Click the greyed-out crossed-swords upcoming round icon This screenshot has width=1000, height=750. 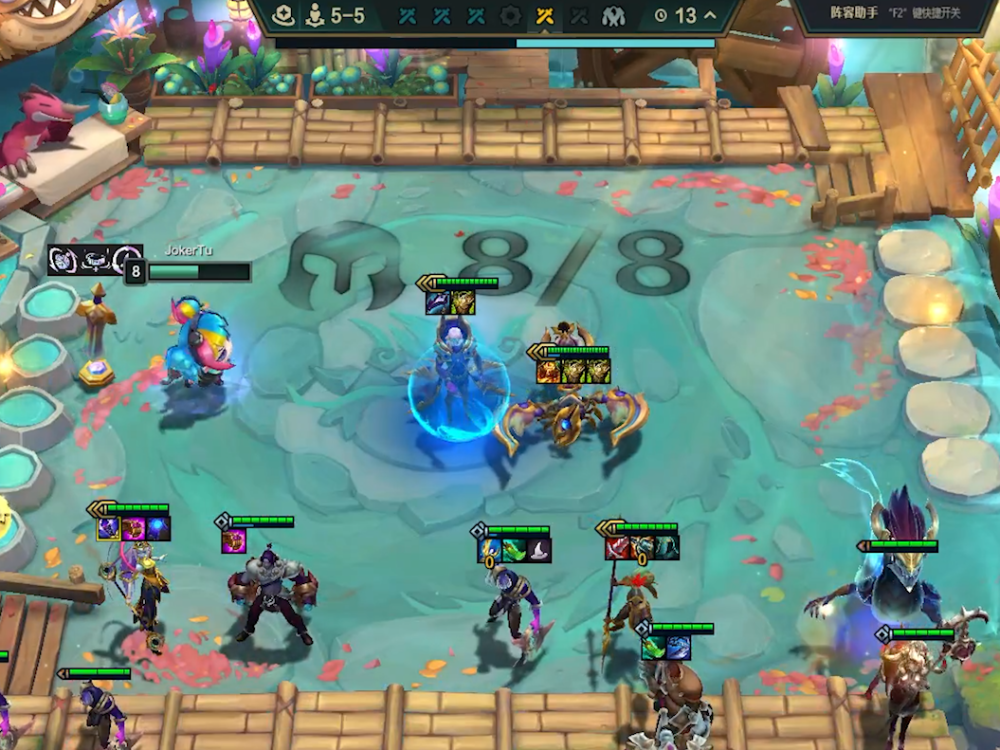click(579, 16)
